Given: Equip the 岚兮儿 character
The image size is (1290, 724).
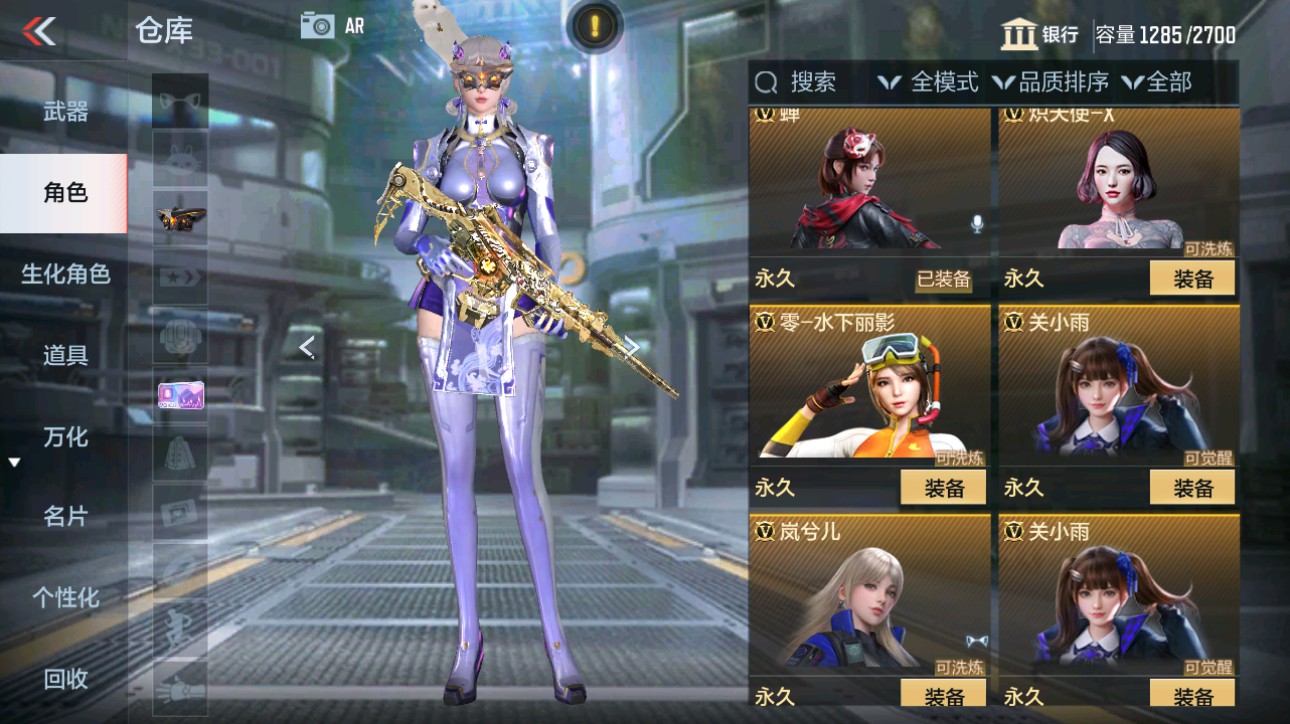Looking at the screenshot, I should (941, 695).
